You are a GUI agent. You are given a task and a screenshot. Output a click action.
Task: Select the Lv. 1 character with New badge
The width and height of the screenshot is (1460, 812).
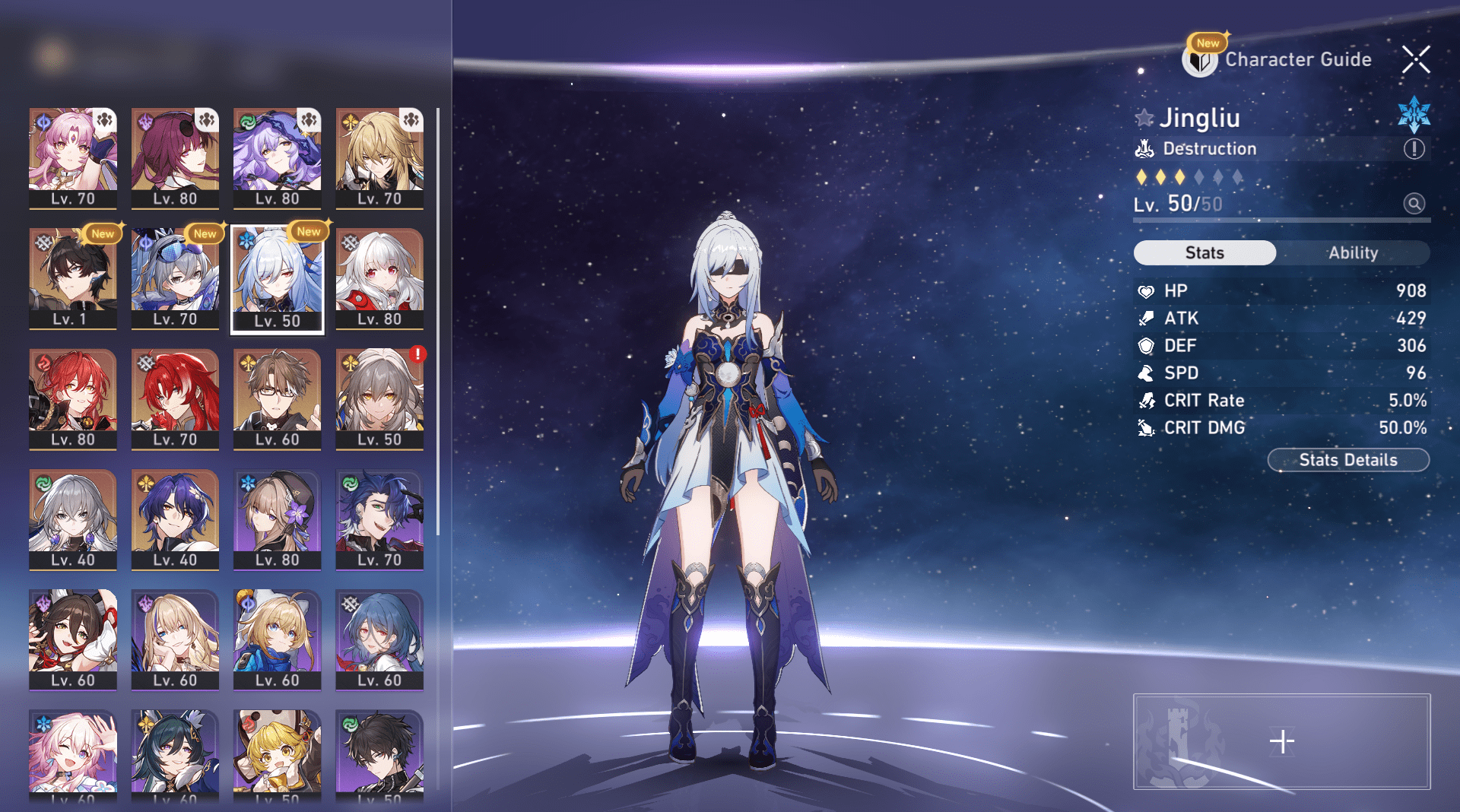(72, 274)
